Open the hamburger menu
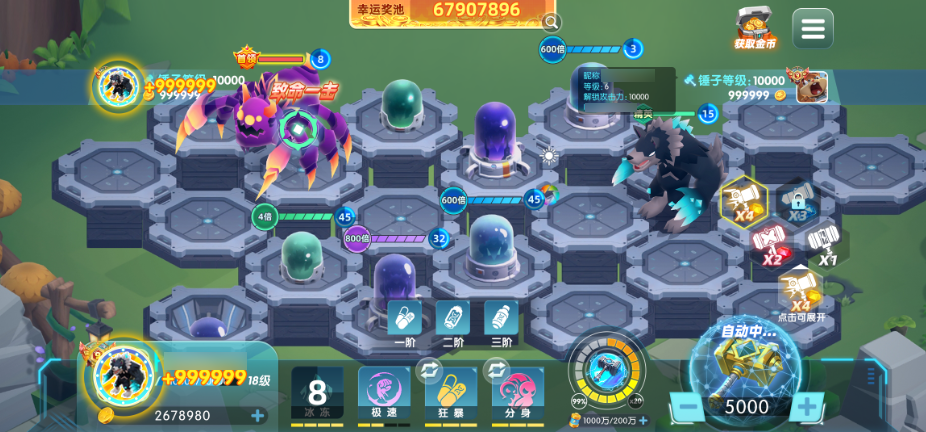The width and height of the screenshot is (926, 432). pos(812,29)
